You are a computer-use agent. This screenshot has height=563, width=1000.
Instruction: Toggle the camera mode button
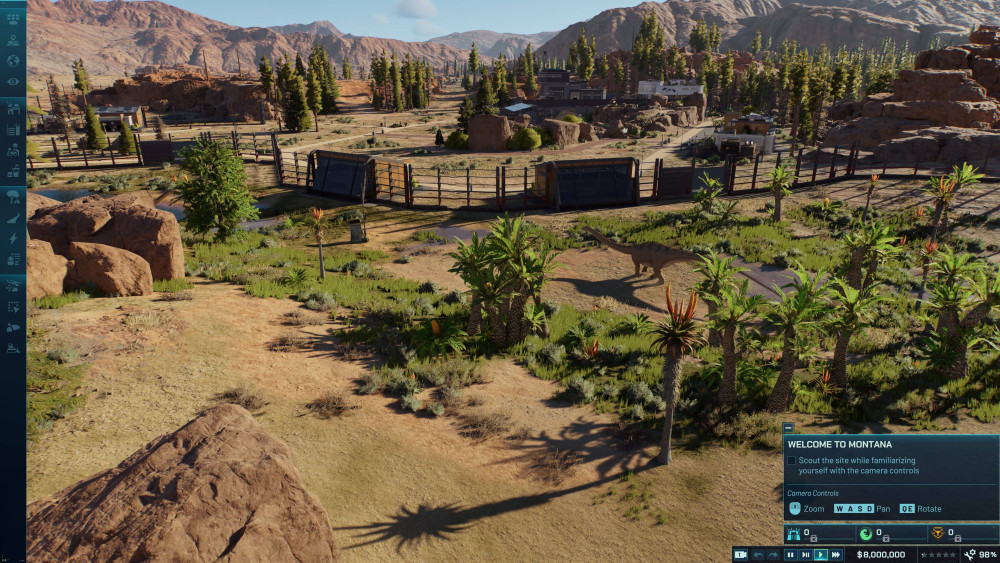pos(740,554)
